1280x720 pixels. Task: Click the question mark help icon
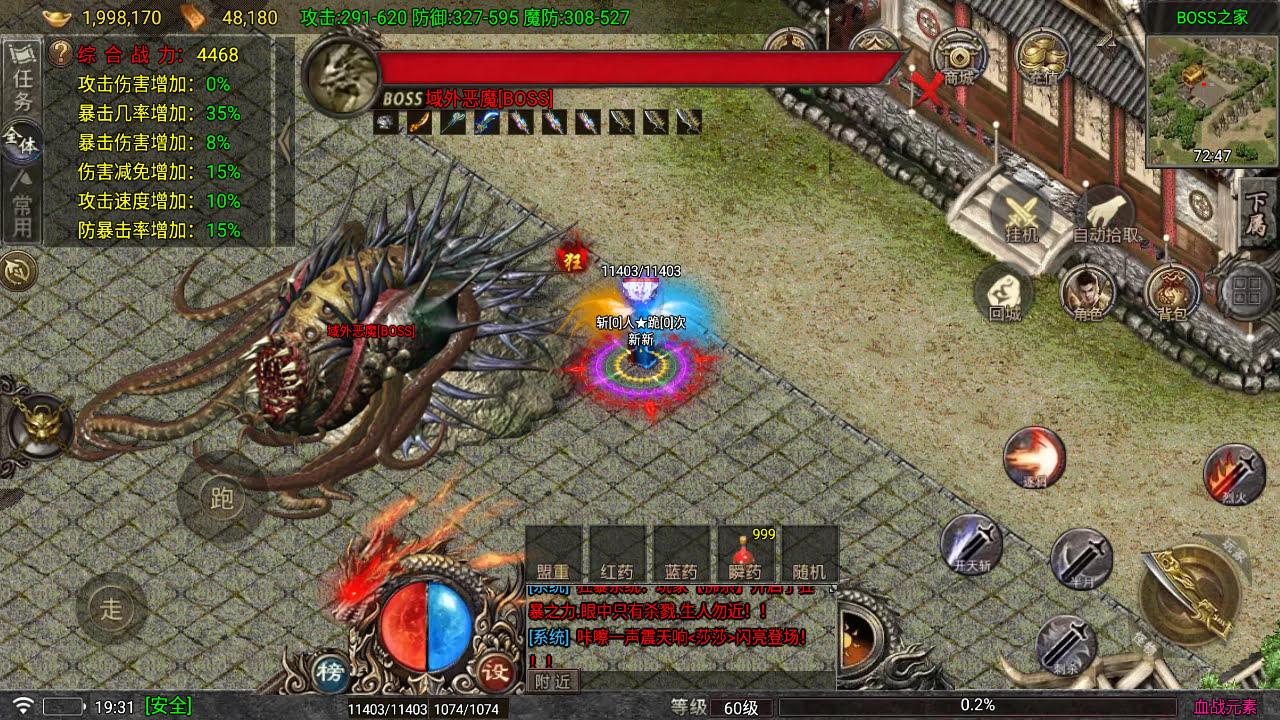tap(60, 53)
